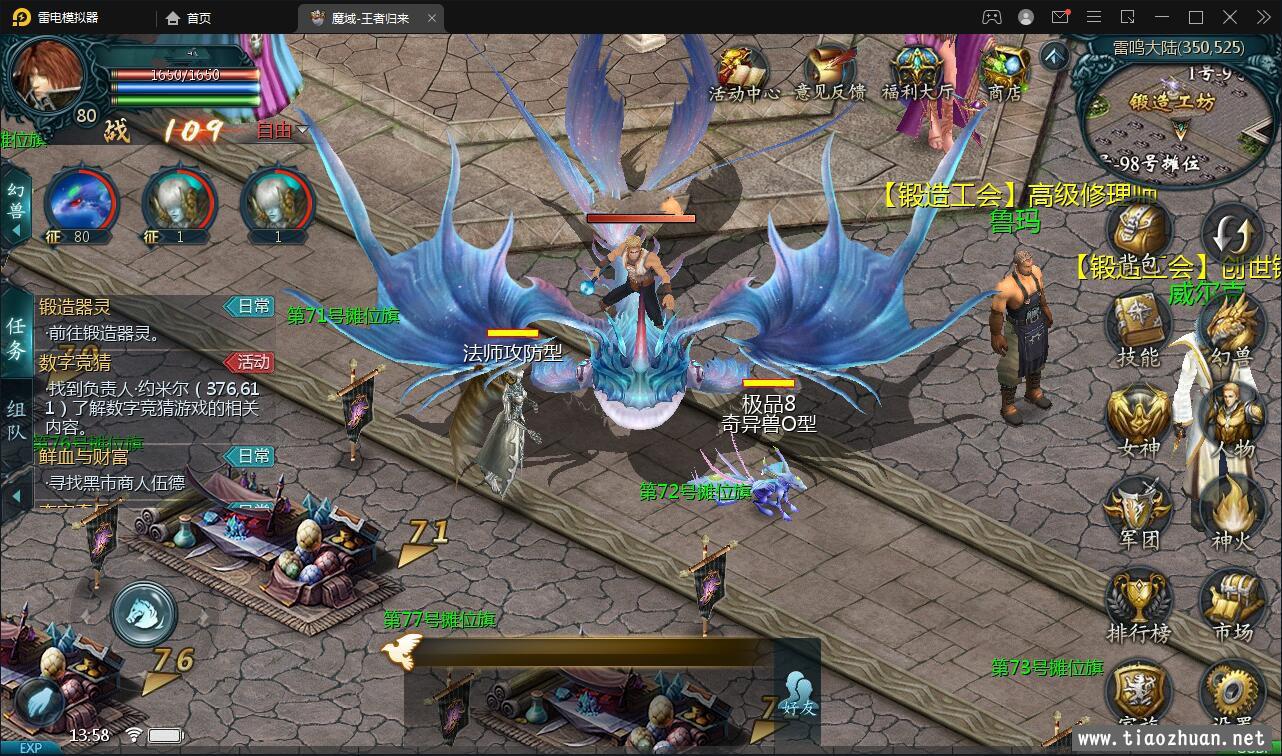Open the 好友 friends button
Image resolution: width=1282 pixels, height=756 pixels.
click(799, 692)
